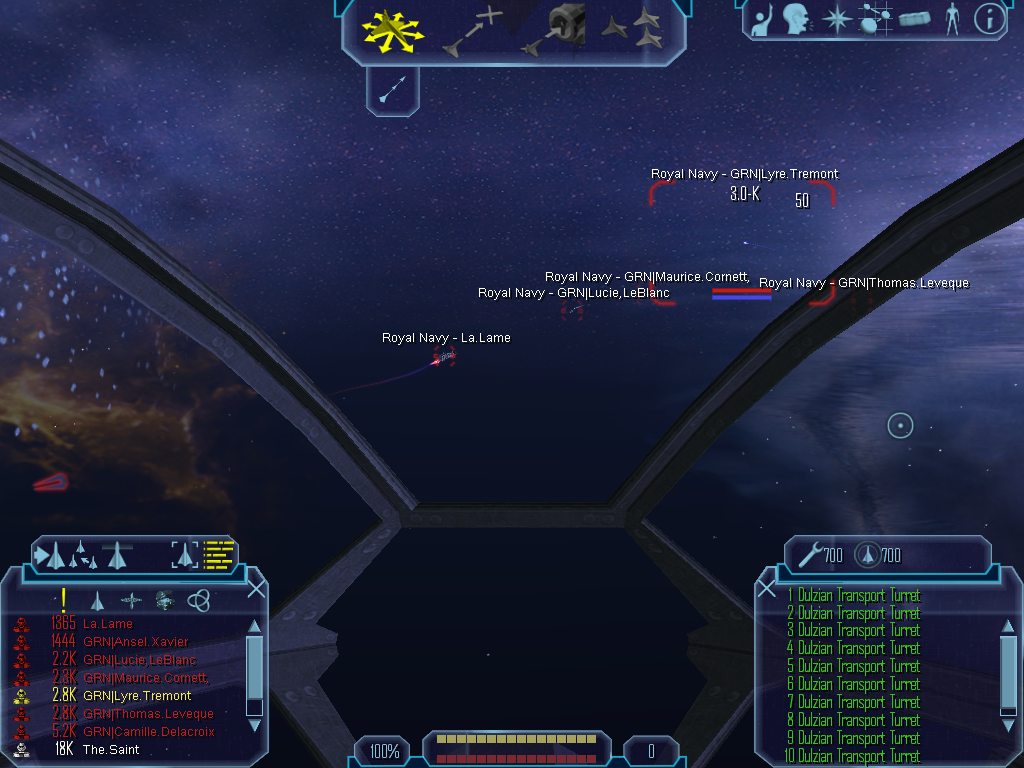
Task: Open the standing figure player status icon
Action: tap(952, 18)
